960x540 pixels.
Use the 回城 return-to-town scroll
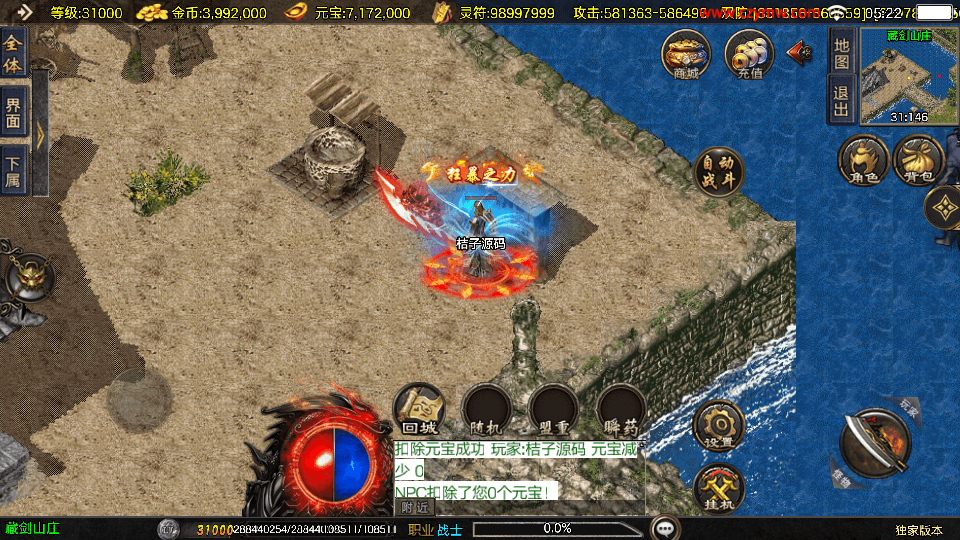[420, 409]
